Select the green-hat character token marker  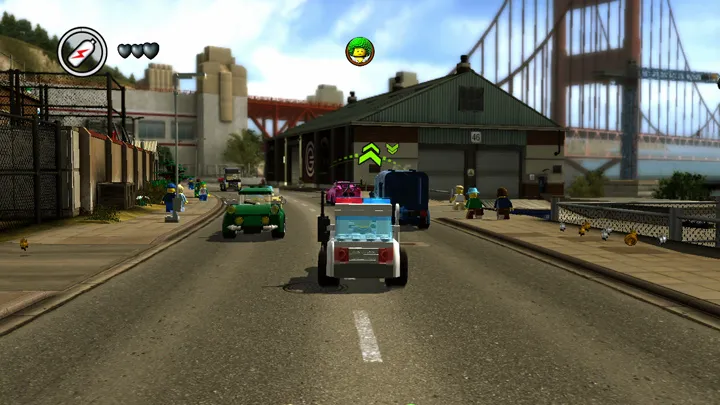click(x=359, y=51)
